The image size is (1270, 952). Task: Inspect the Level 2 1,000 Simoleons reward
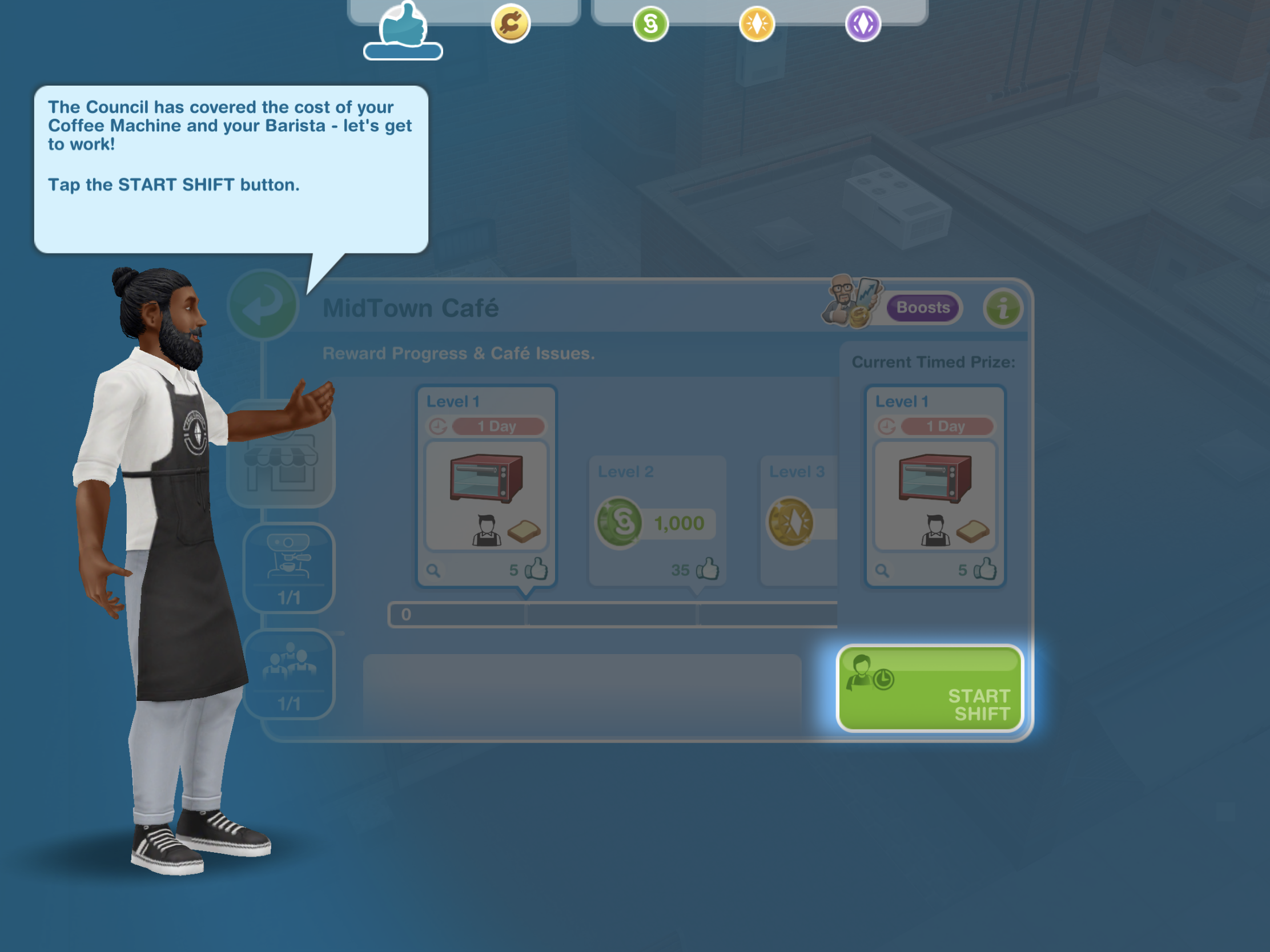tap(657, 520)
